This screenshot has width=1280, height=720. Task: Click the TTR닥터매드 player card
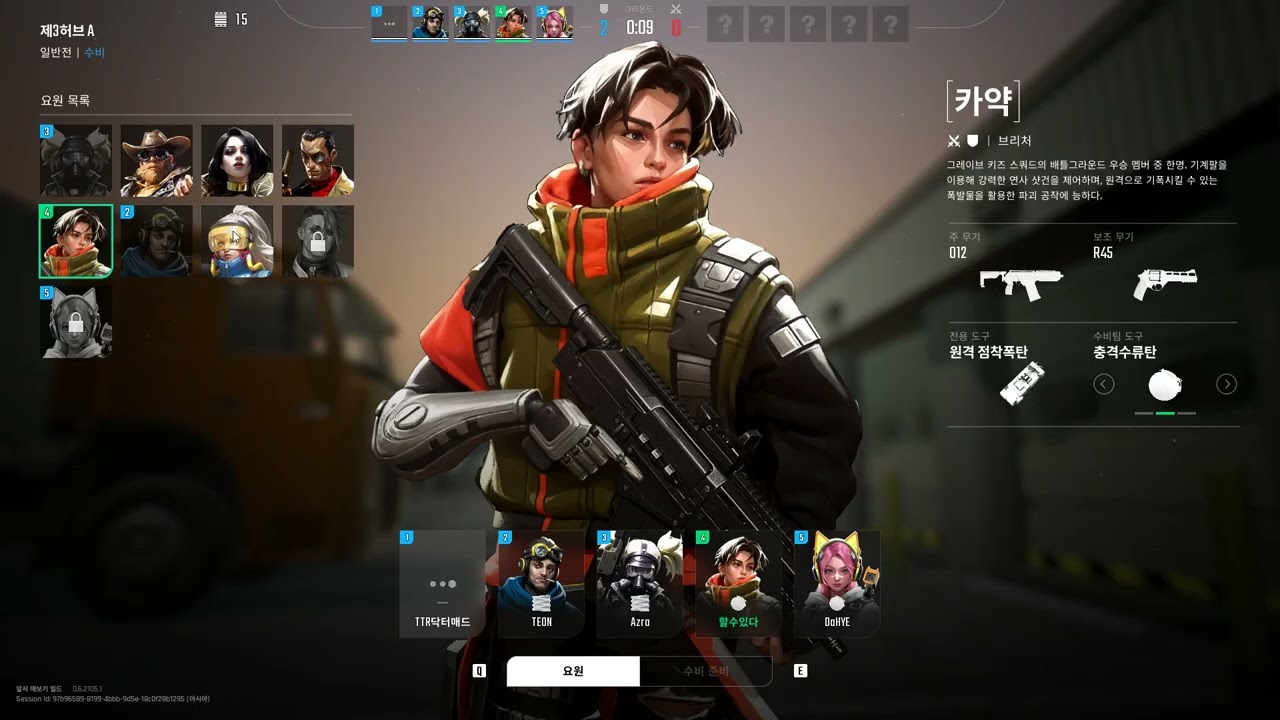coord(442,584)
